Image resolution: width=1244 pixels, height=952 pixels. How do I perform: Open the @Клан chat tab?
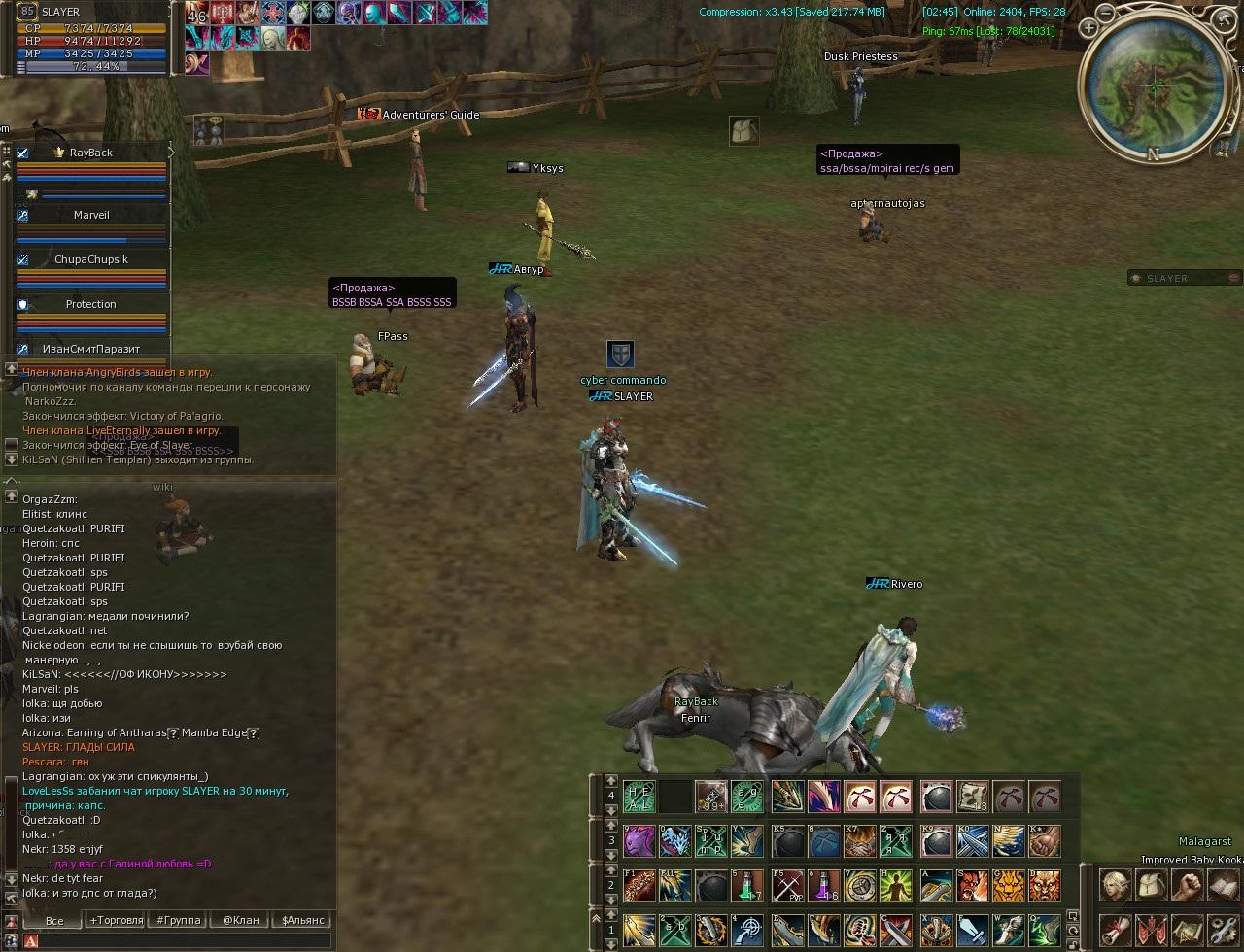click(240, 920)
